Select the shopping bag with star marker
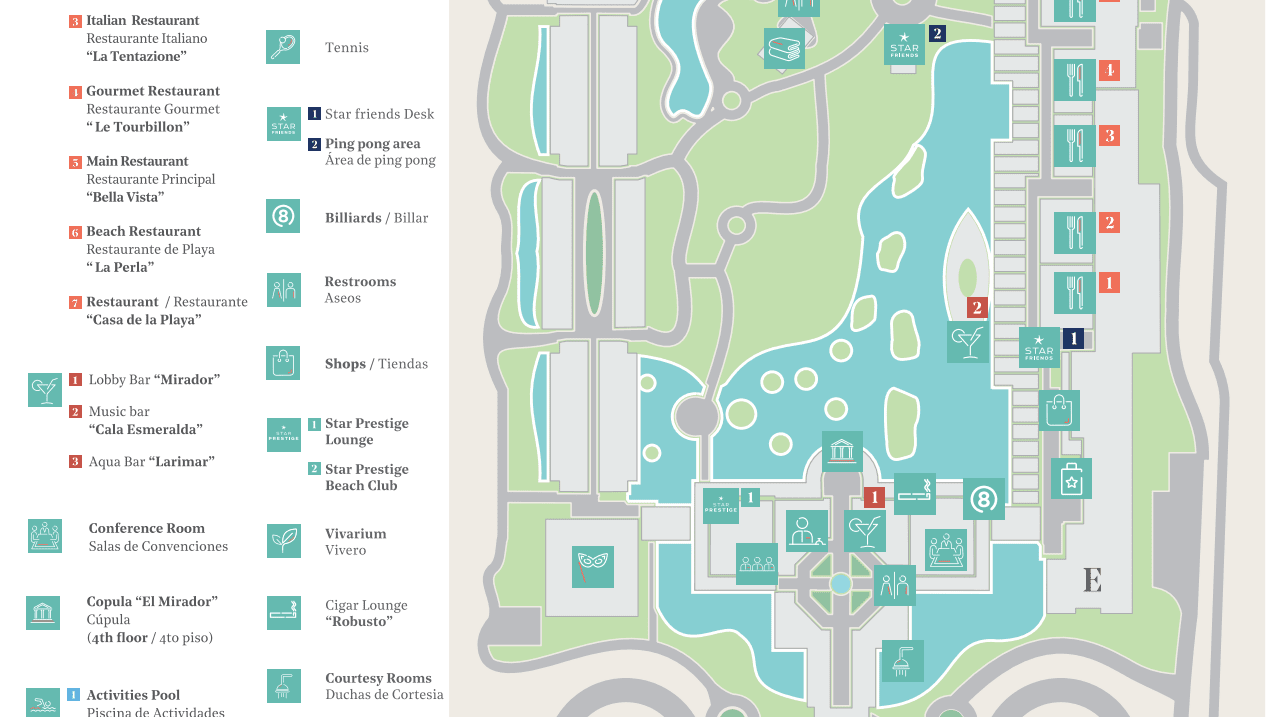 click(1071, 479)
